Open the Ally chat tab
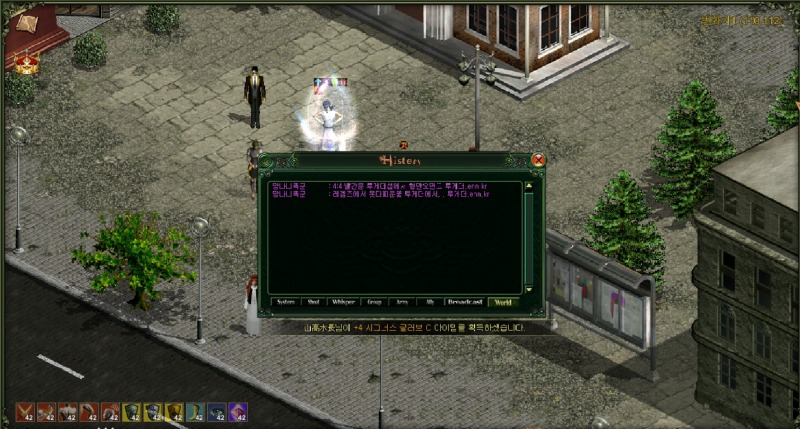The image size is (800, 429). [430, 300]
